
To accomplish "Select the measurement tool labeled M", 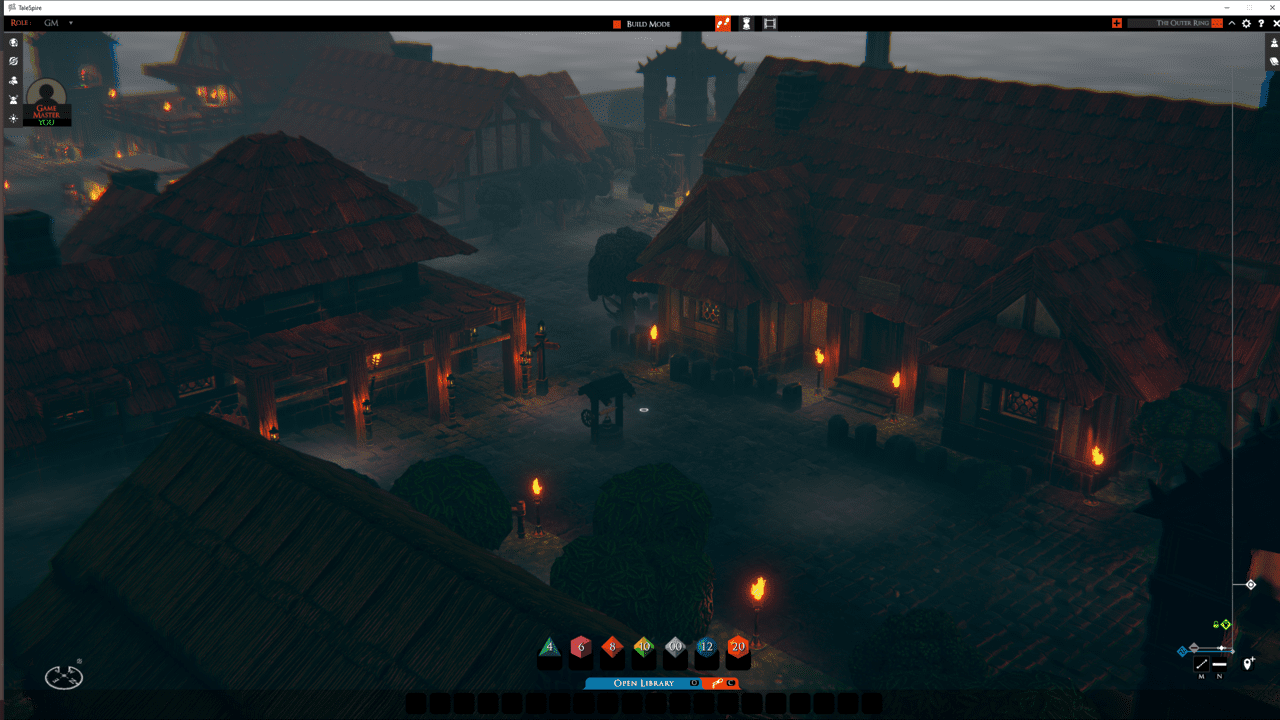I will [x=1201, y=663].
